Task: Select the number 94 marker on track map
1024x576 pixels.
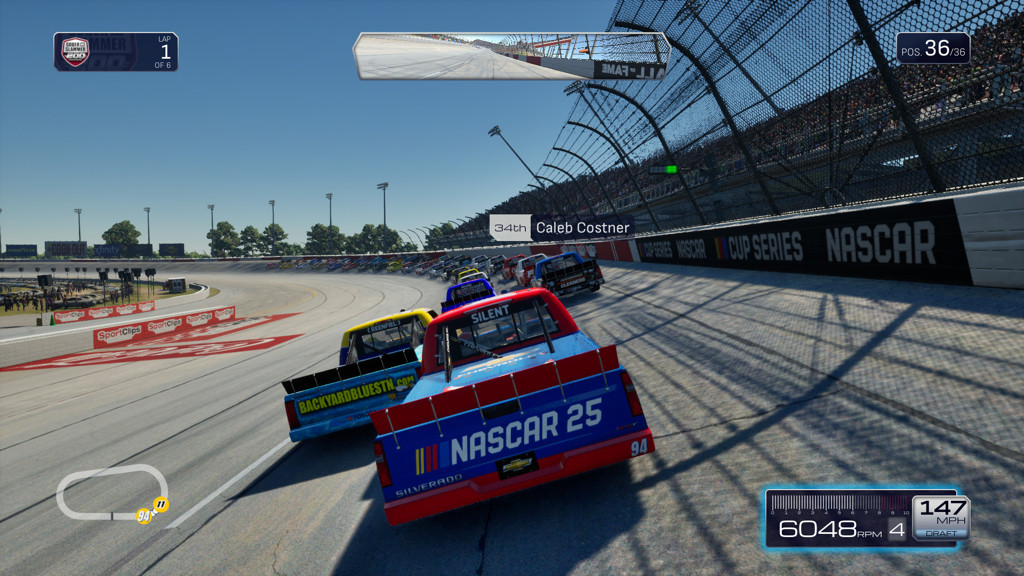Action: pyautogui.click(x=144, y=517)
